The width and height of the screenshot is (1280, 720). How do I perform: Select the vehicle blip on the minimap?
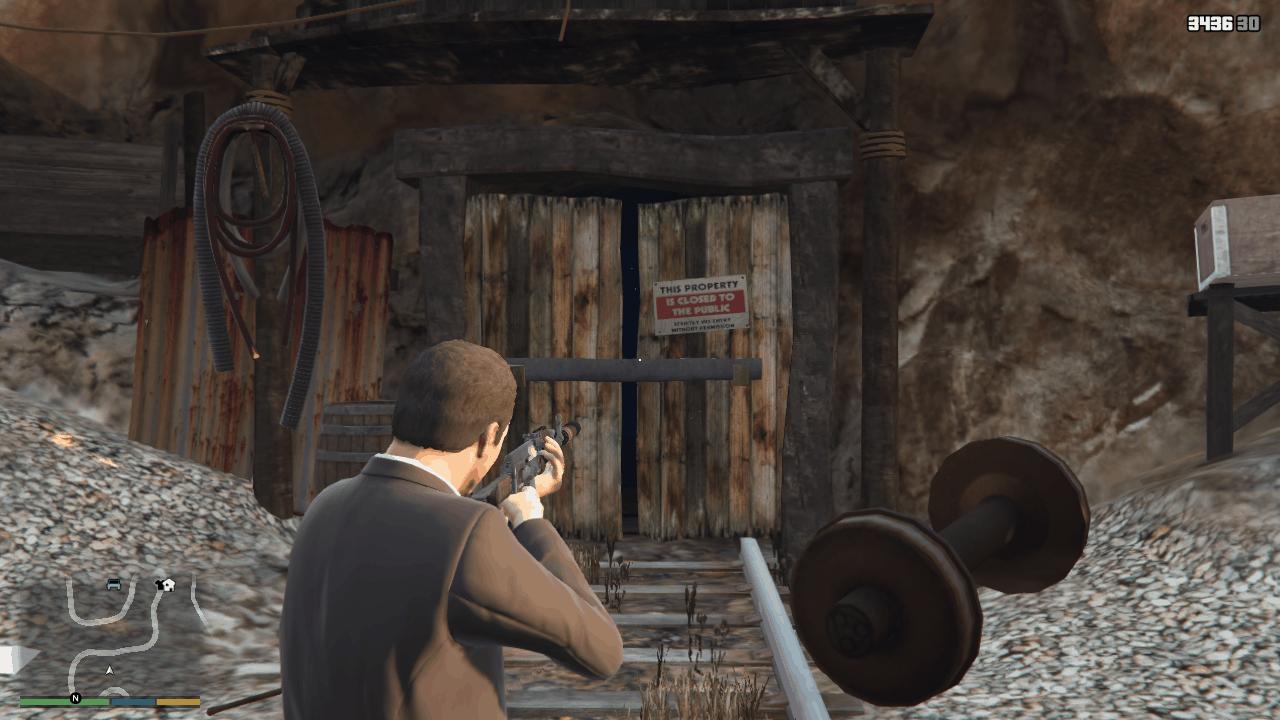point(113,586)
